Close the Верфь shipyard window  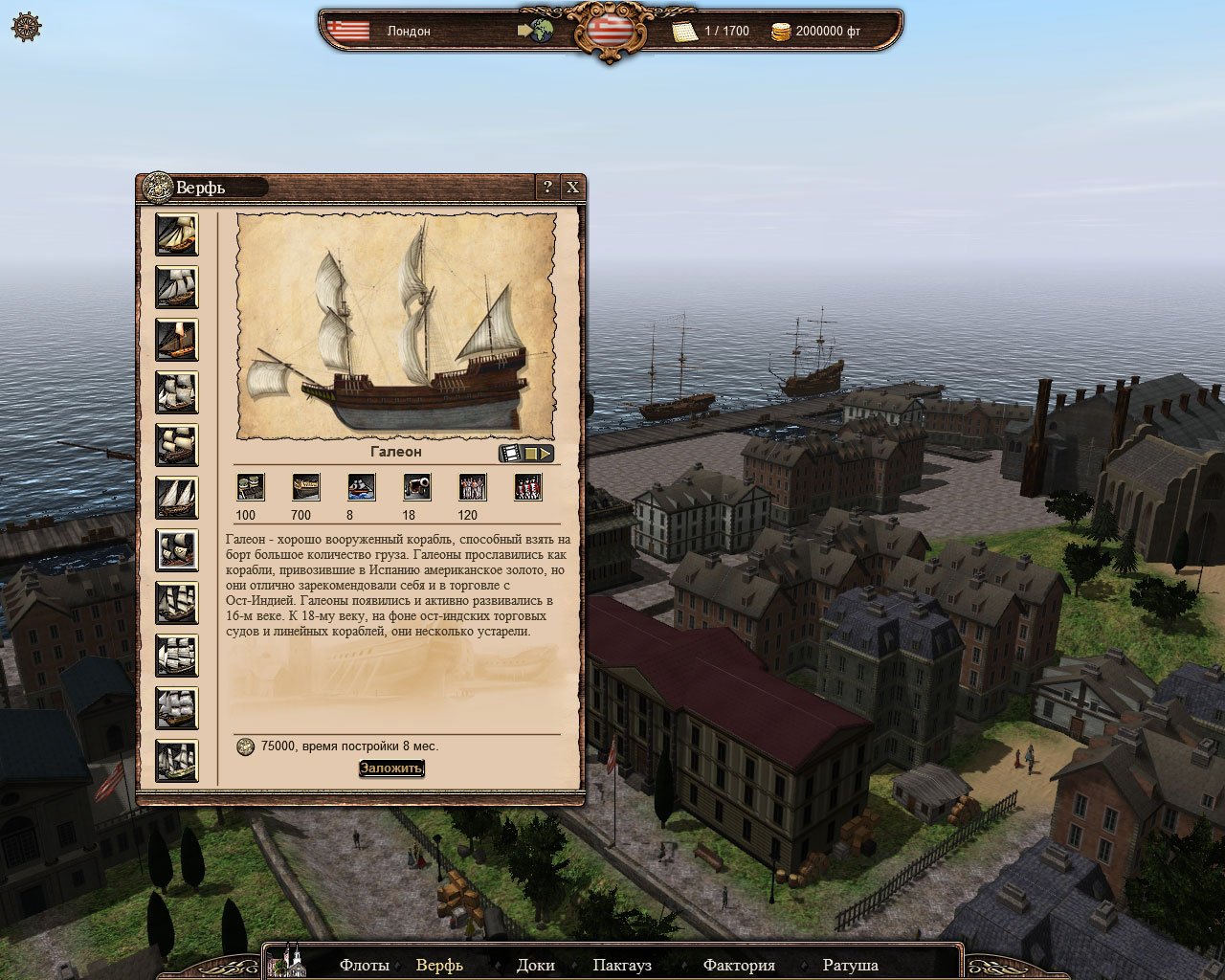[572, 188]
